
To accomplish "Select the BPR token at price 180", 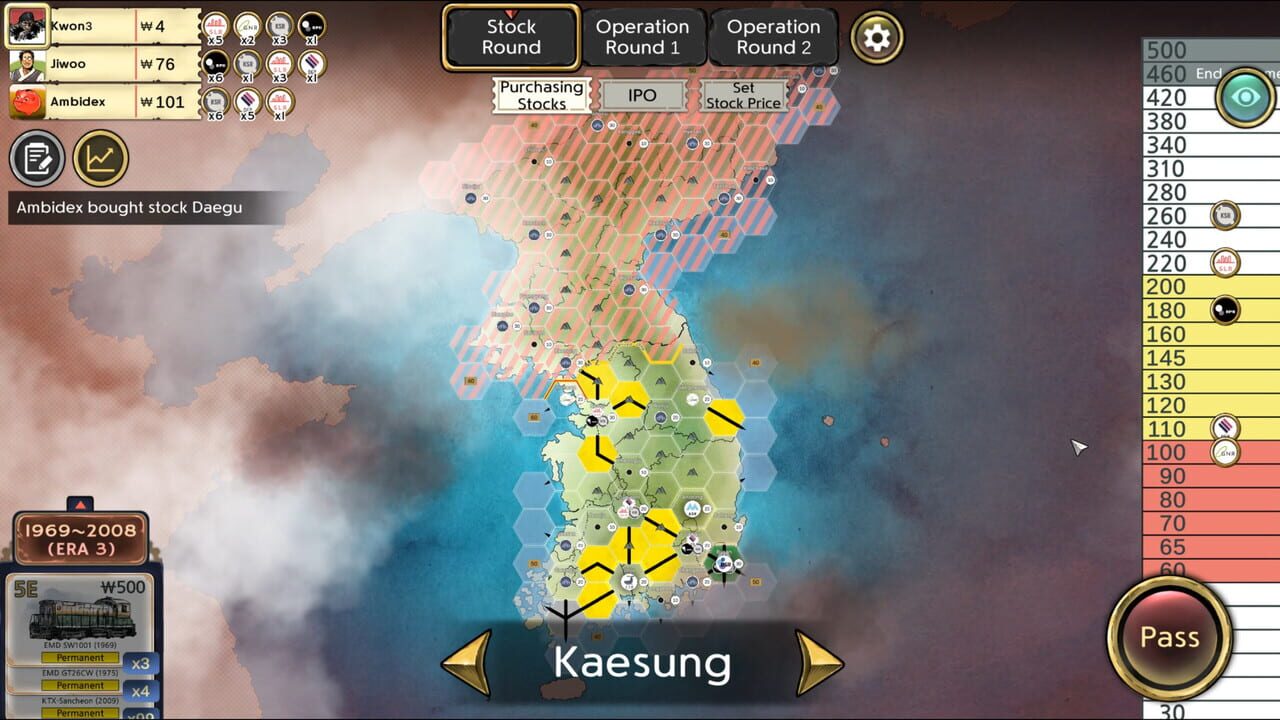I will [1225, 310].
